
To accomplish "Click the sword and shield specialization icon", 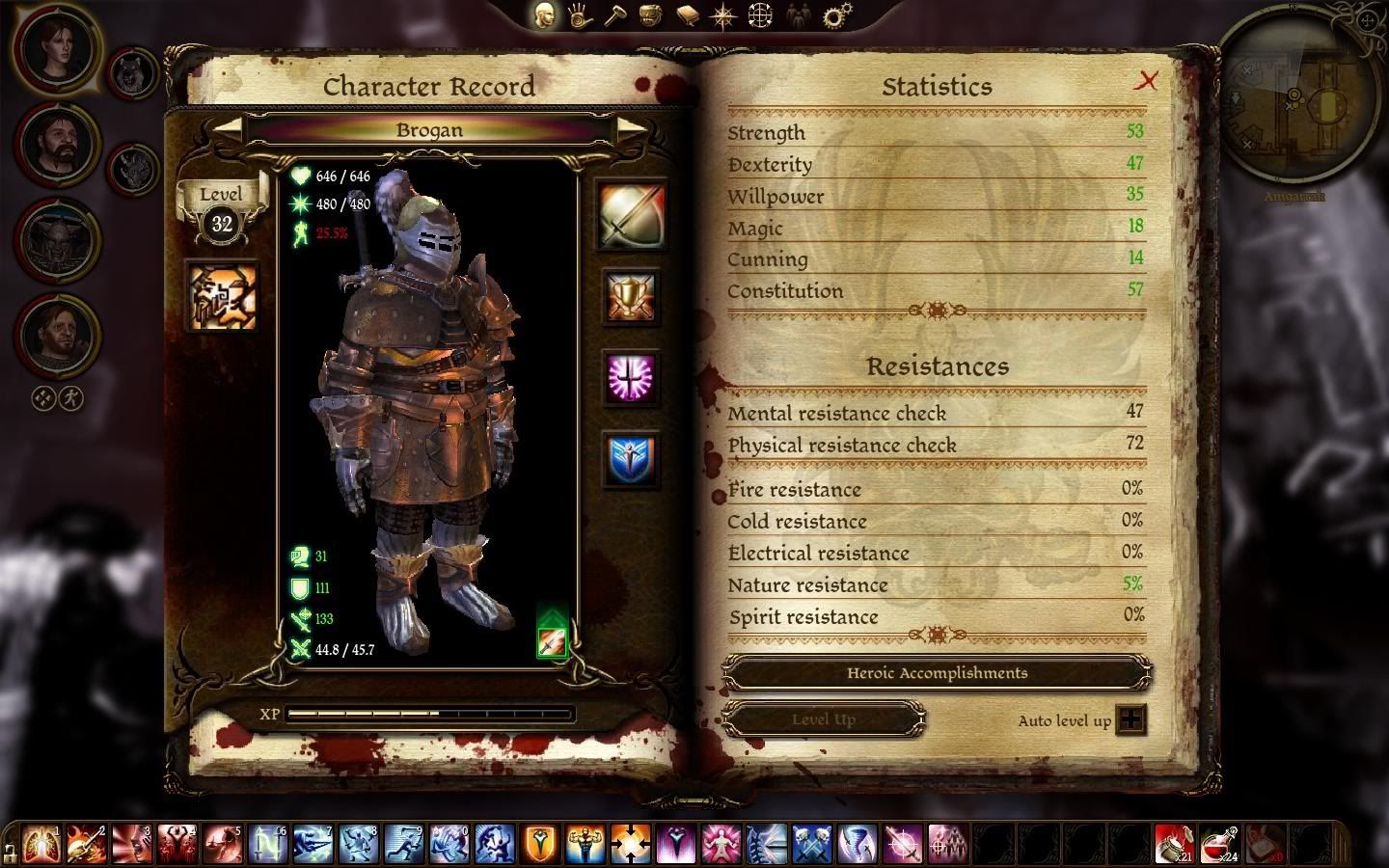I will pyautogui.click(x=632, y=214).
